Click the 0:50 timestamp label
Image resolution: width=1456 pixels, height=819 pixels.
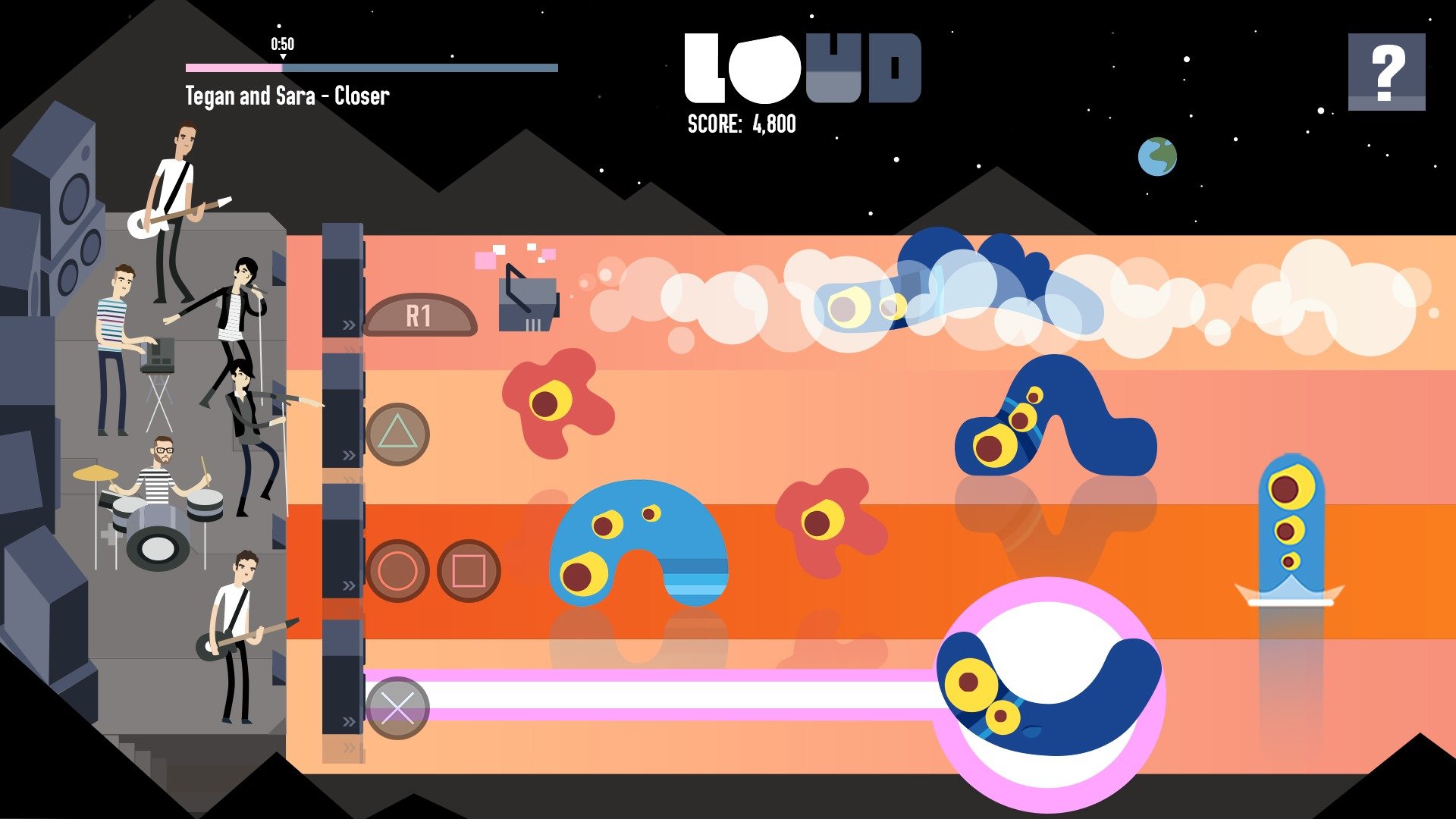click(281, 45)
